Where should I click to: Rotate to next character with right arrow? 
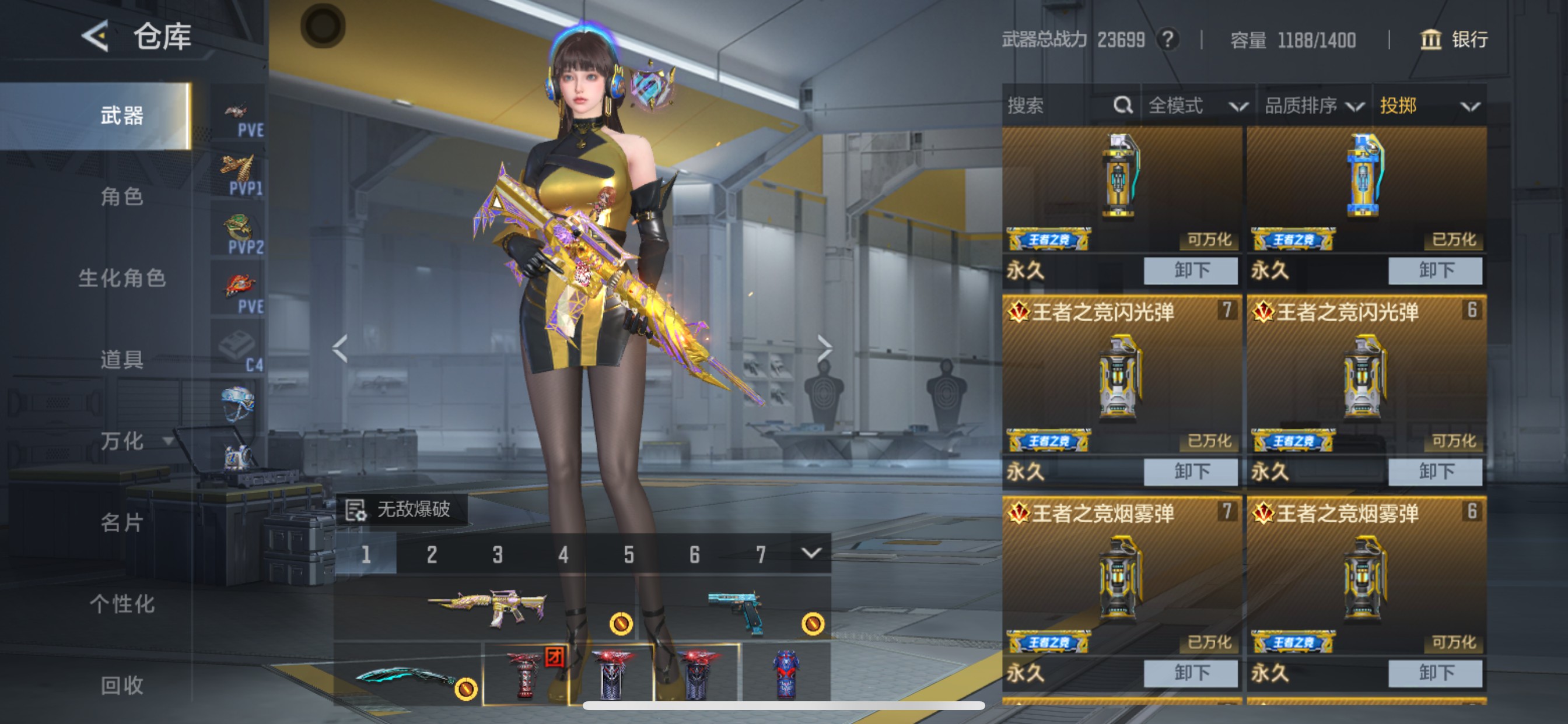coord(824,349)
